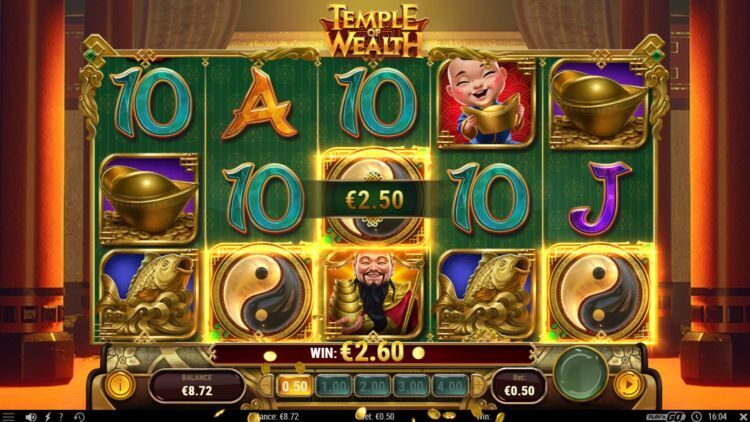Pick the 3.00 bet option
Viewport: 750px width, 422px height.
click(x=412, y=384)
